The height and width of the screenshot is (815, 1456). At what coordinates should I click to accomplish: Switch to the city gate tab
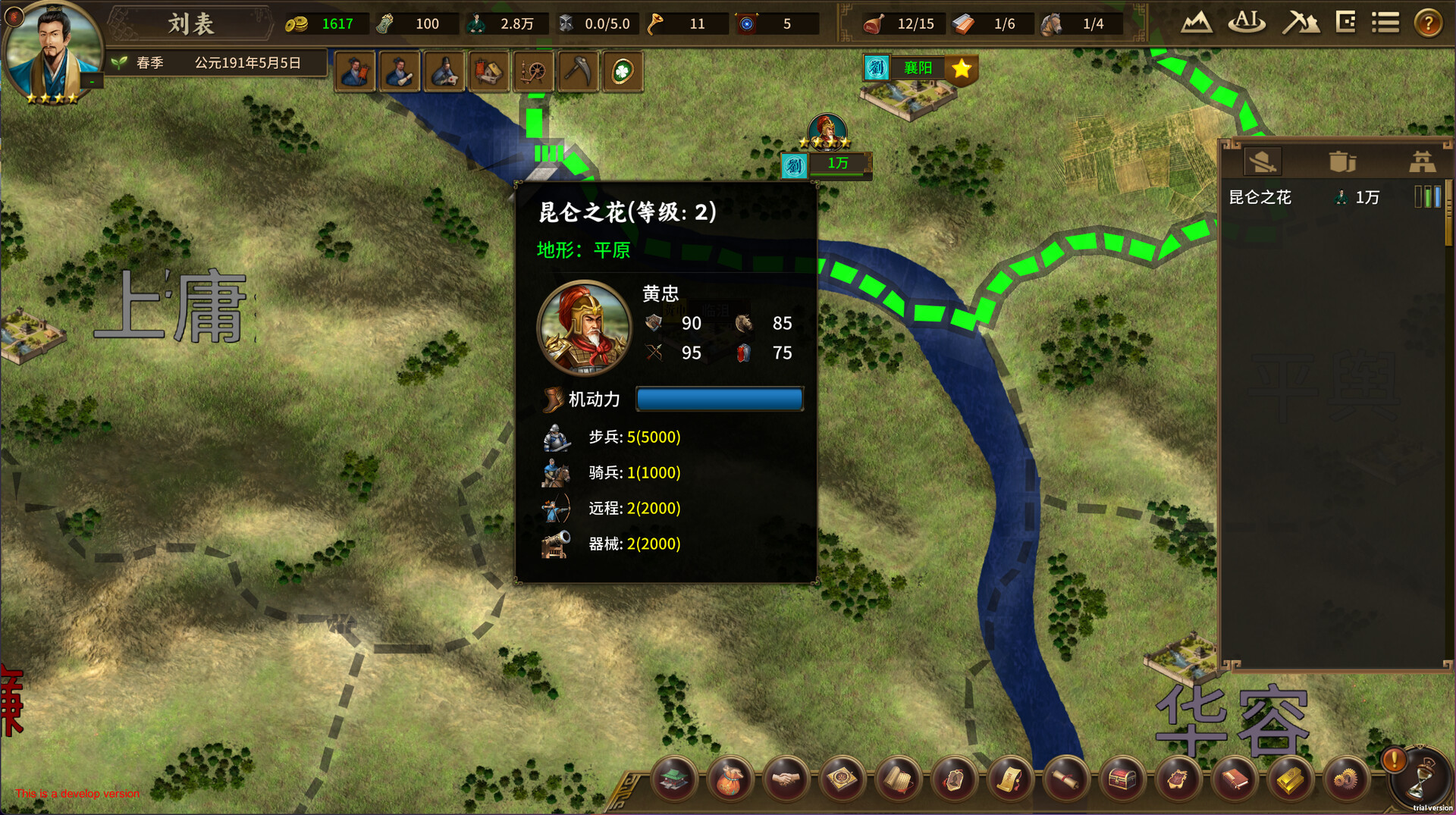[x=1421, y=161]
